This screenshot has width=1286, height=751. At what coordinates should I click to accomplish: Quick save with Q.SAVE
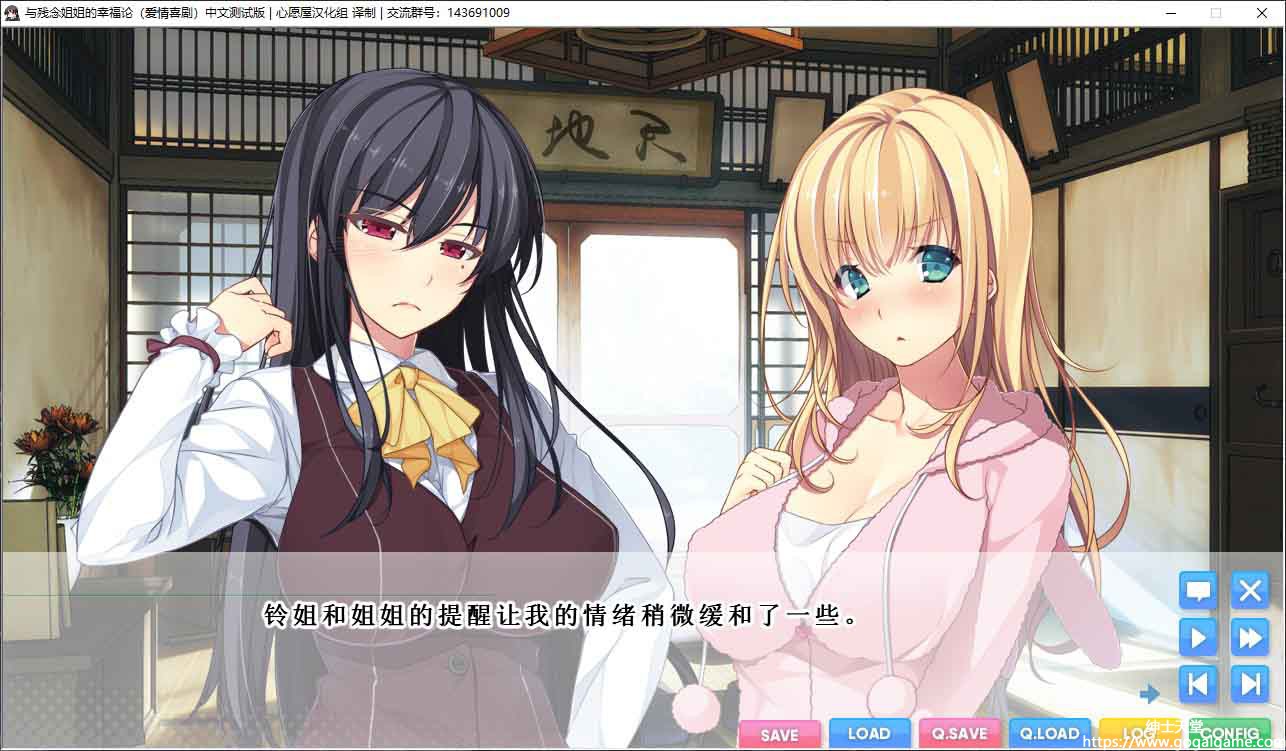pyautogui.click(x=959, y=734)
